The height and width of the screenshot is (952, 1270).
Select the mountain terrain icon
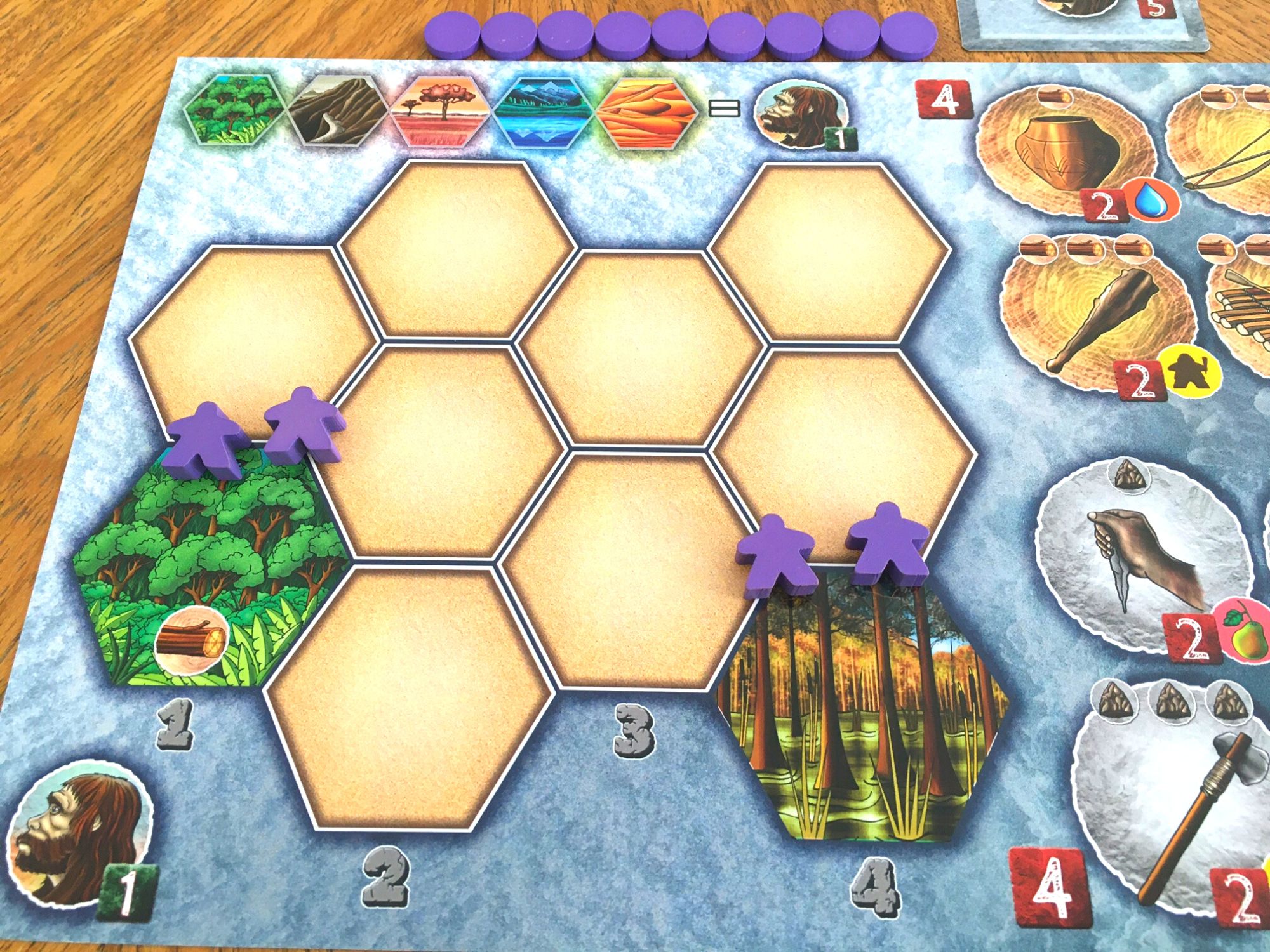338,110
